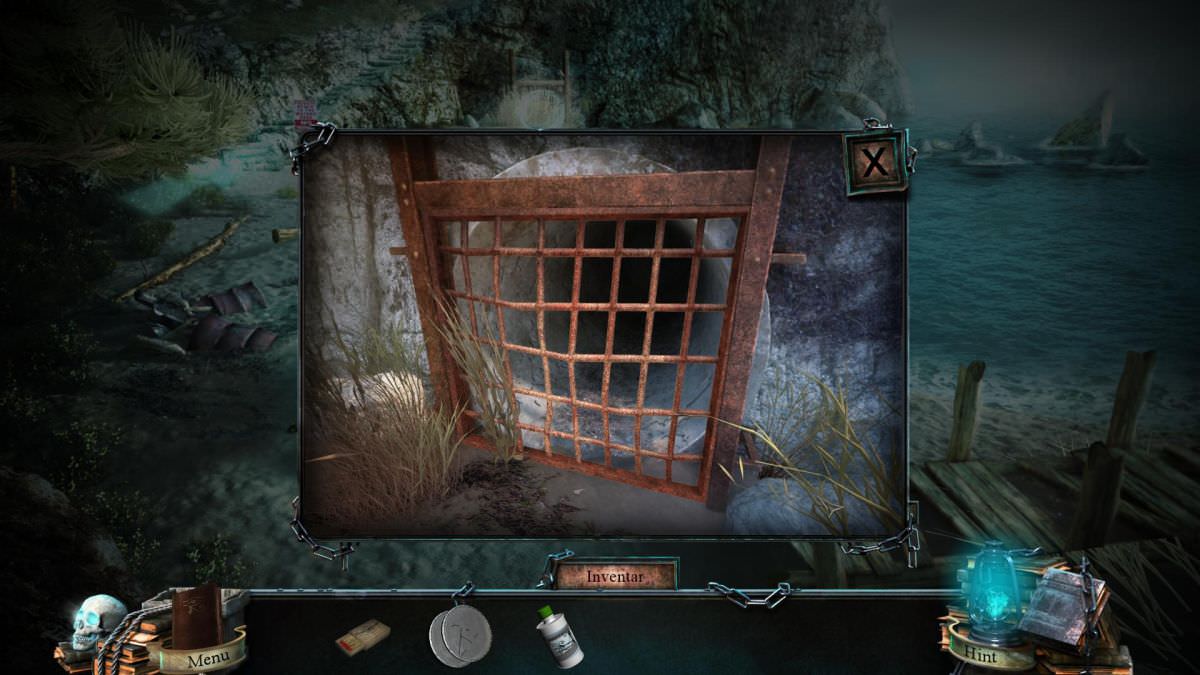
Task: Pick the silver rune medallion item
Action: coord(460,634)
